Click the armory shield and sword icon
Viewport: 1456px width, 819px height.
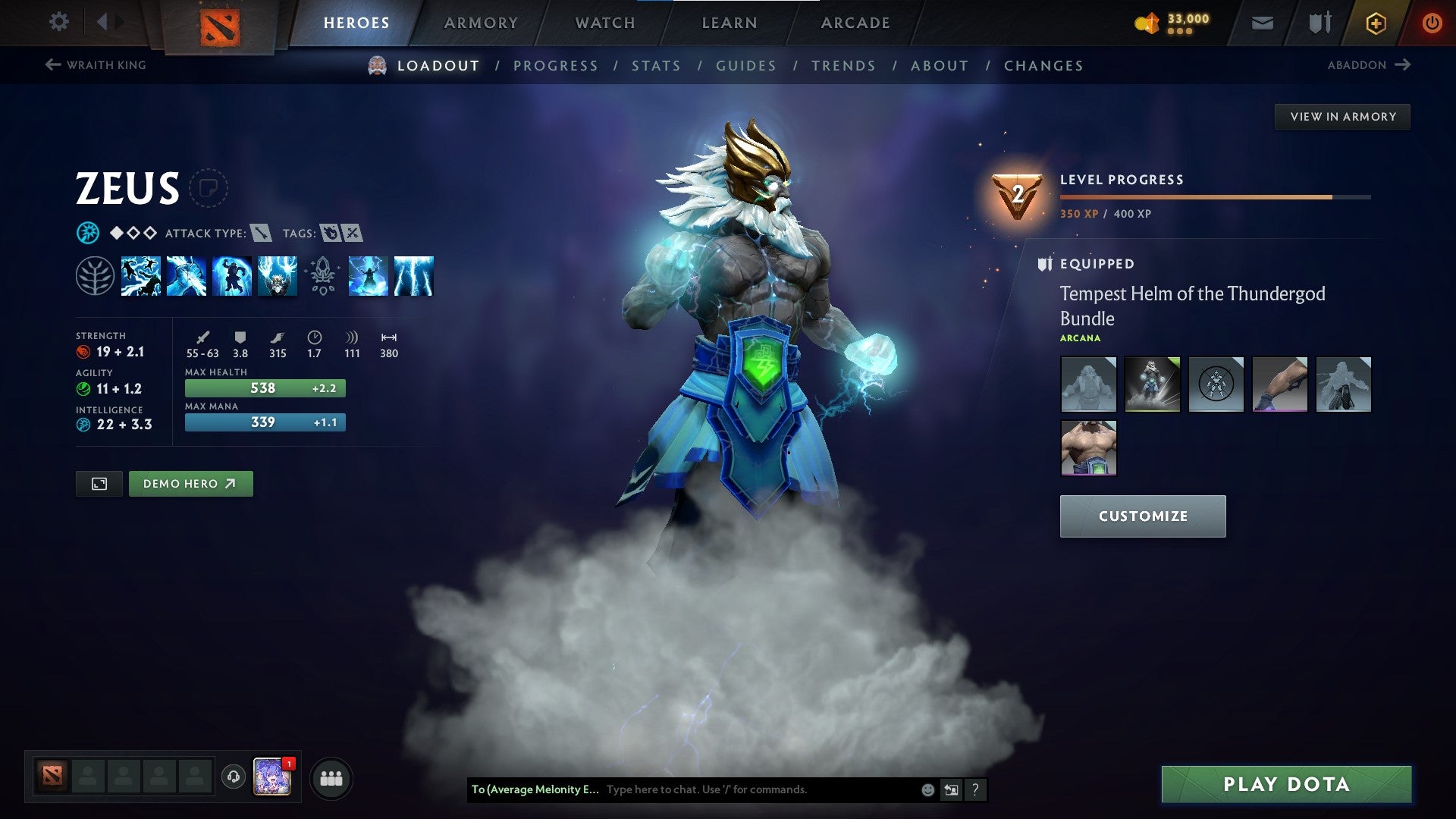click(x=1319, y=22)
